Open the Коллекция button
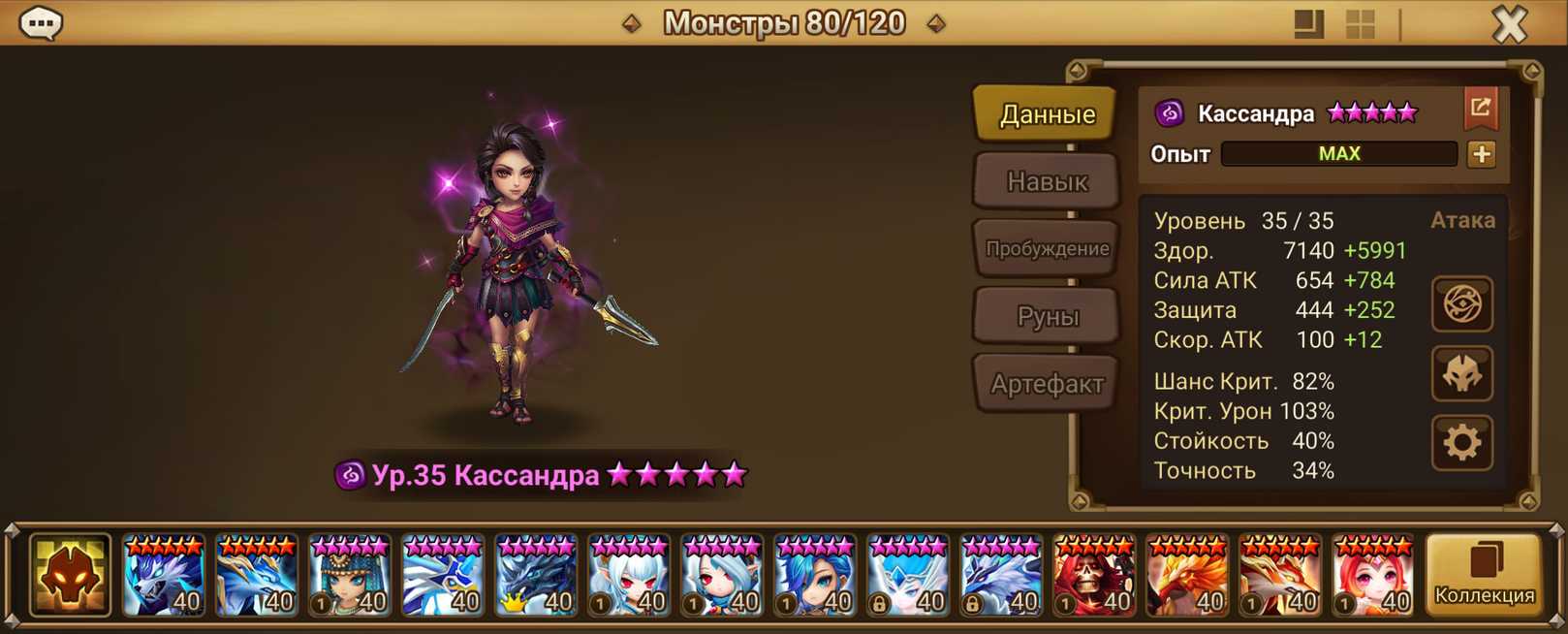This screenshot has height=634, width=1568. coord(1484,576)
